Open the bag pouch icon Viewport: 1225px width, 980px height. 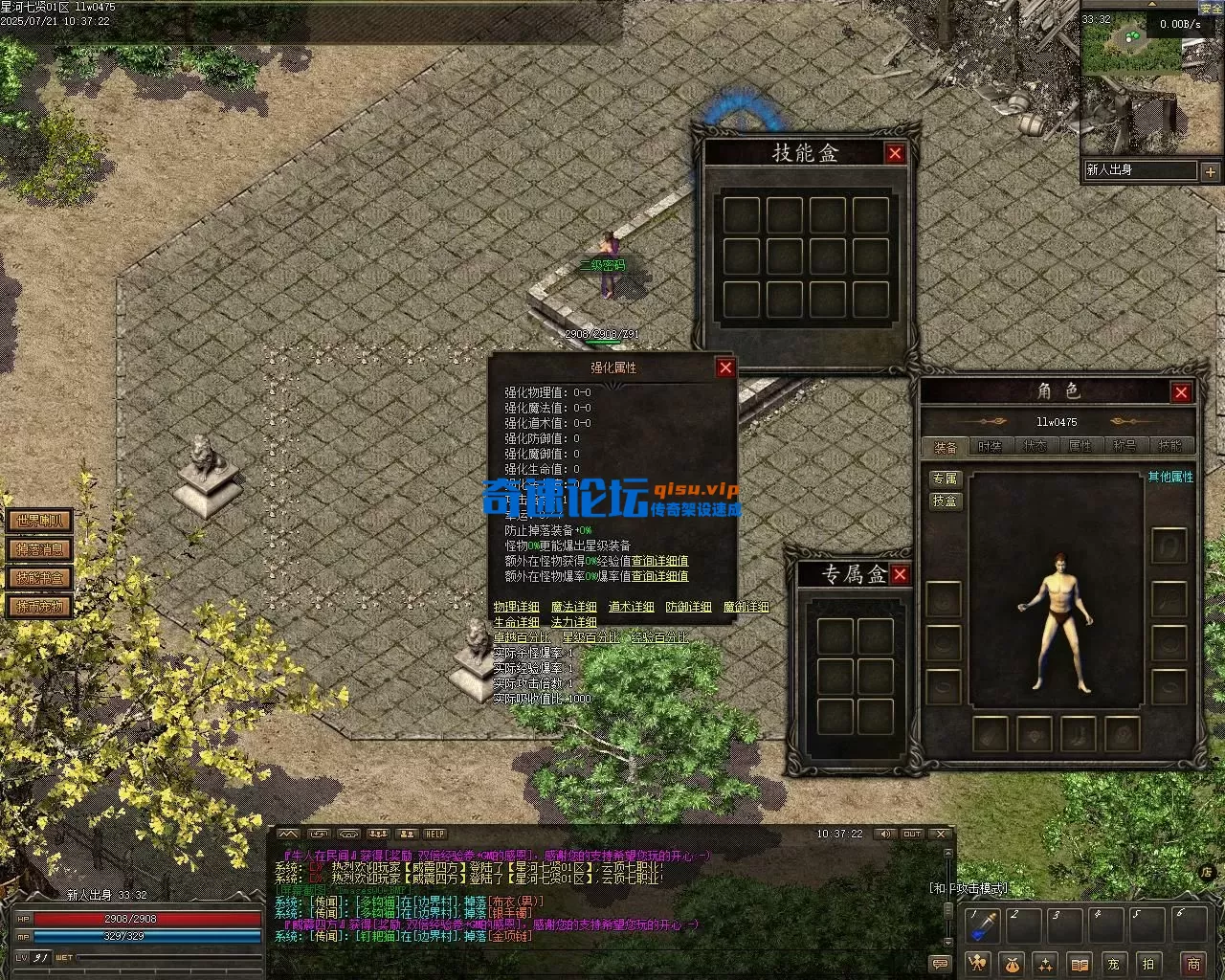click(x=1012, y=964)
